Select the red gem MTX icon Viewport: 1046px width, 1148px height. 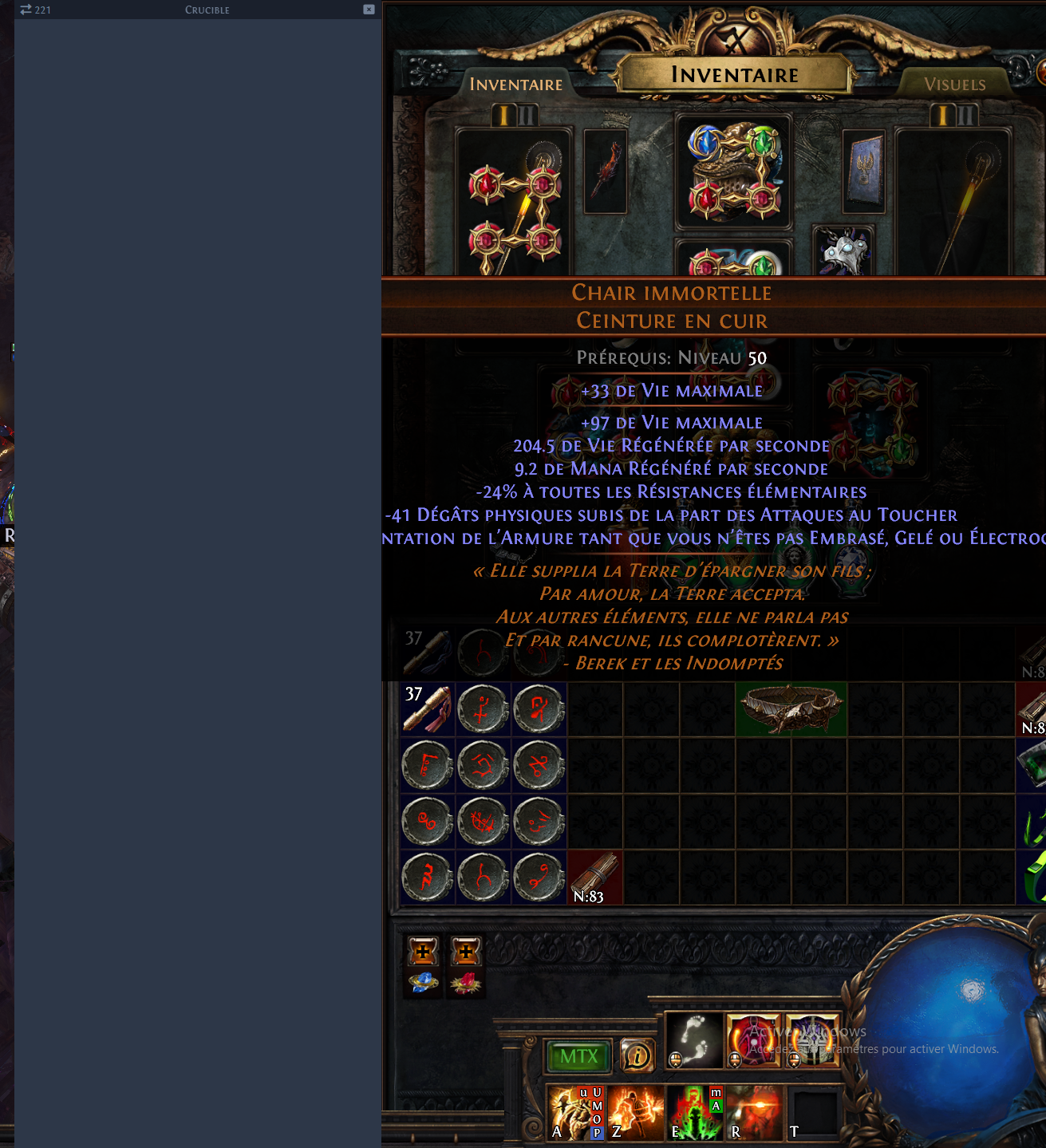click(464, 984)
